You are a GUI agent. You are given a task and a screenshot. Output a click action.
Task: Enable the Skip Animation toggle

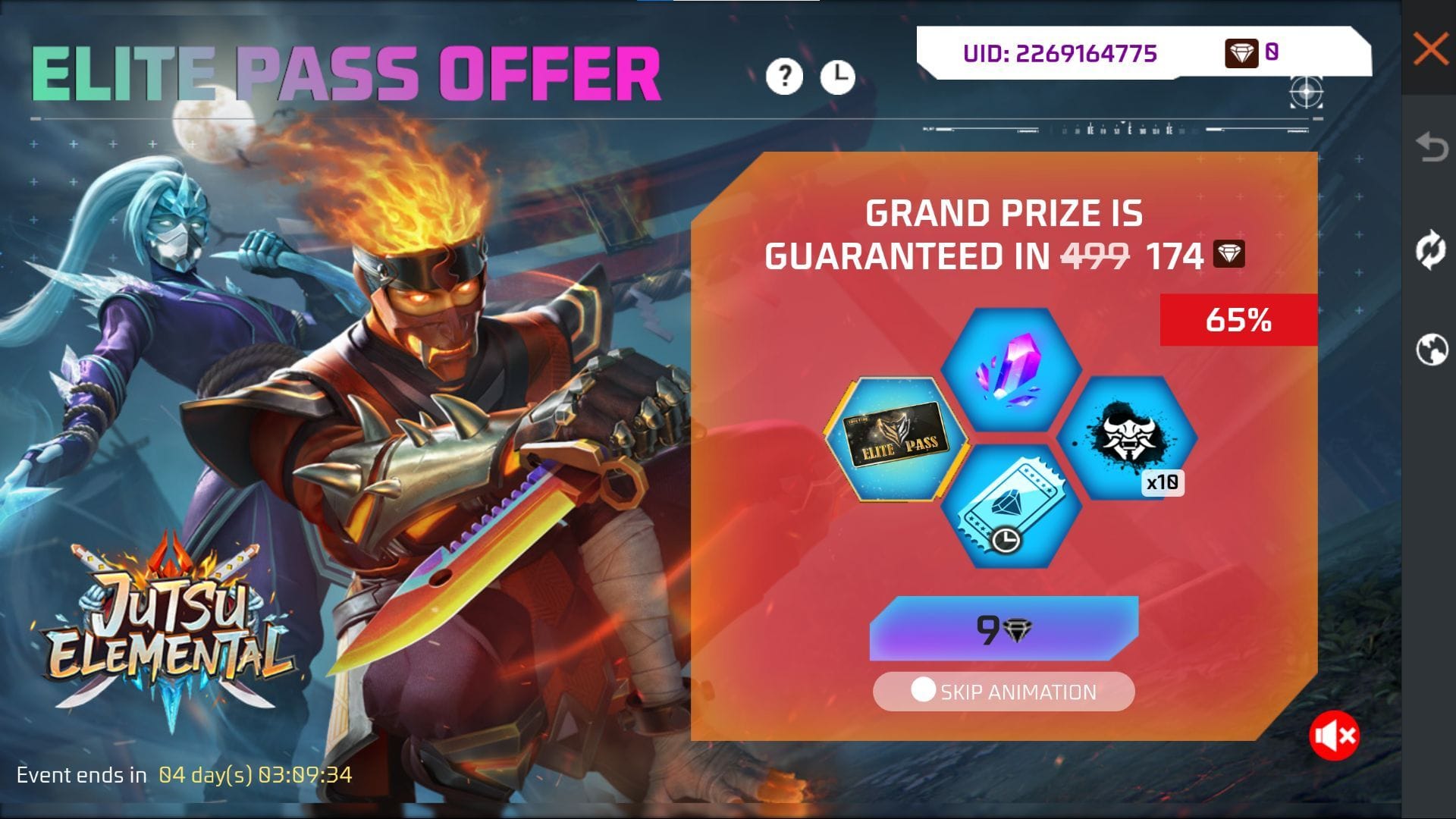click(x=923, y=690)
